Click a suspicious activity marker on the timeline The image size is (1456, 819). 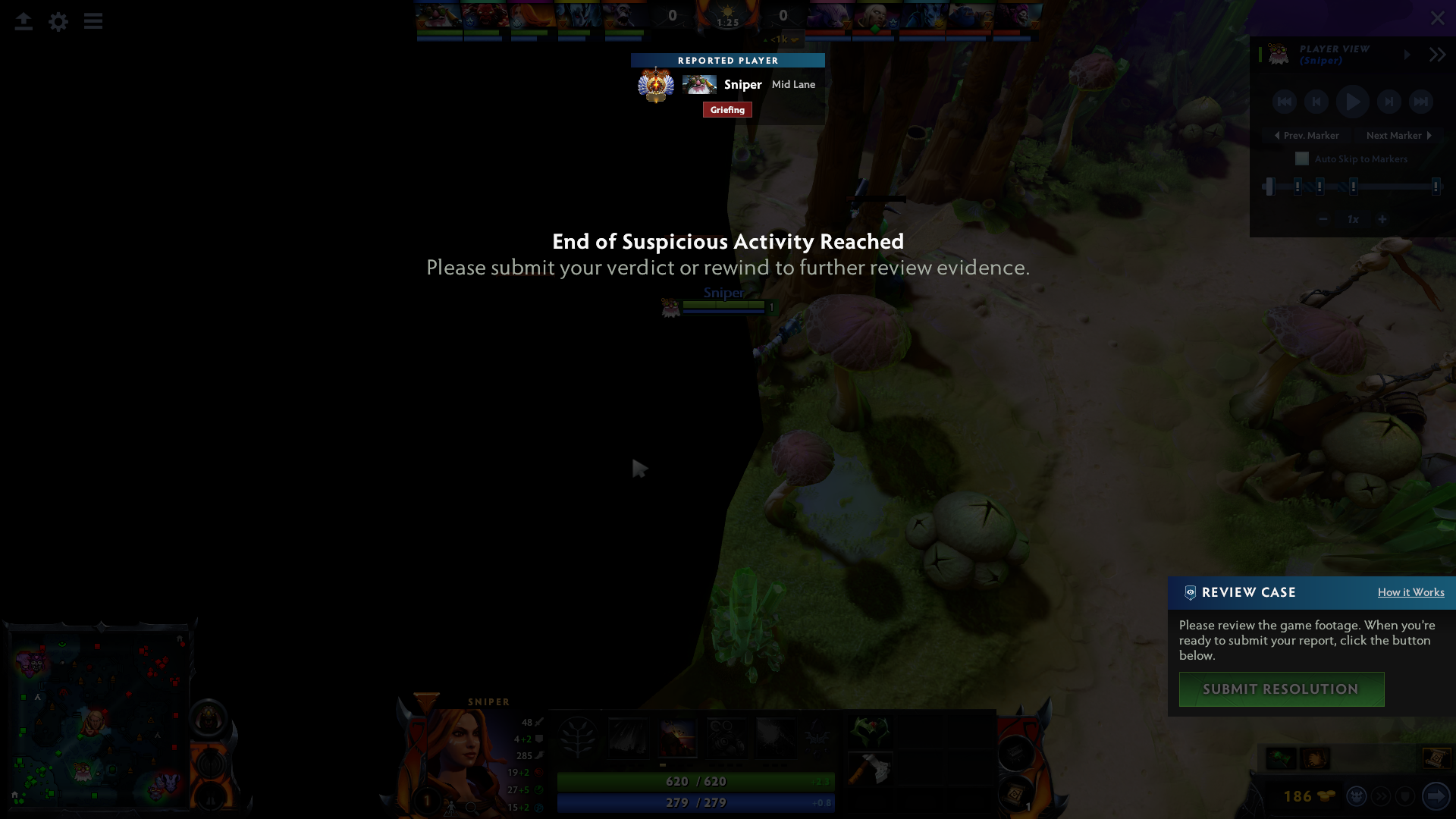click(1298, 186)
